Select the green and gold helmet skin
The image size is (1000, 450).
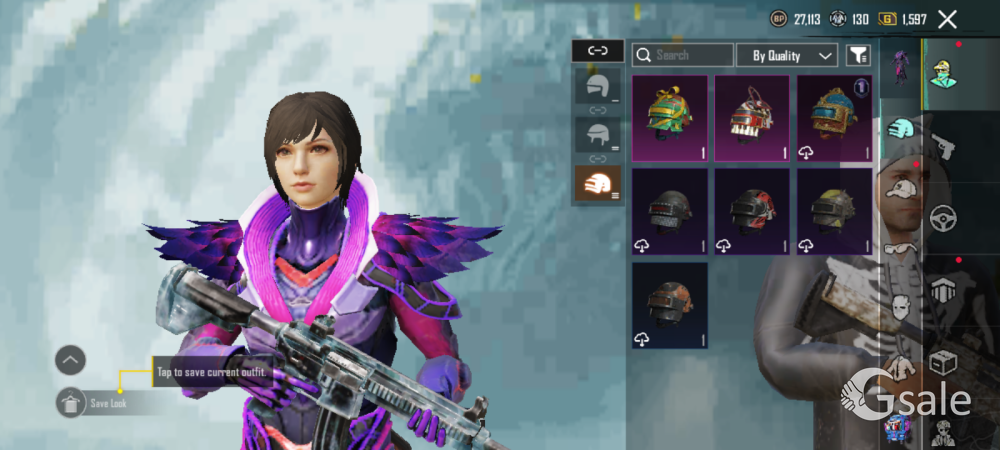670,117
